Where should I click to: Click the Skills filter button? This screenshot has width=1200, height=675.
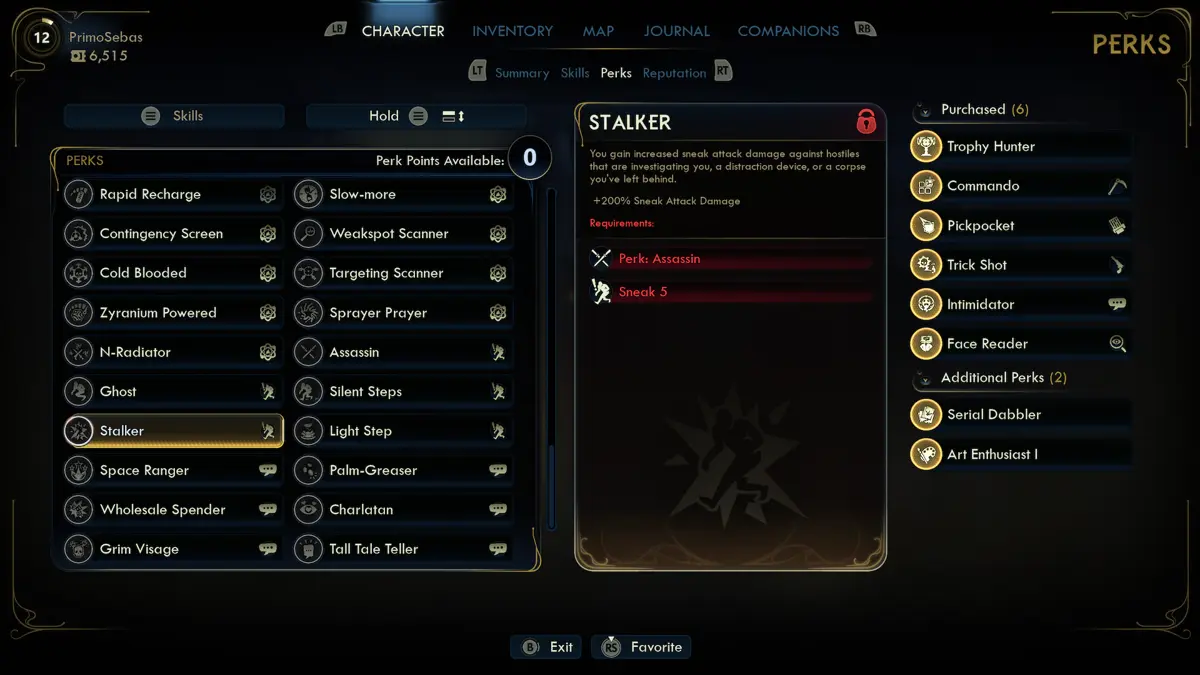[x=174, y=116]
